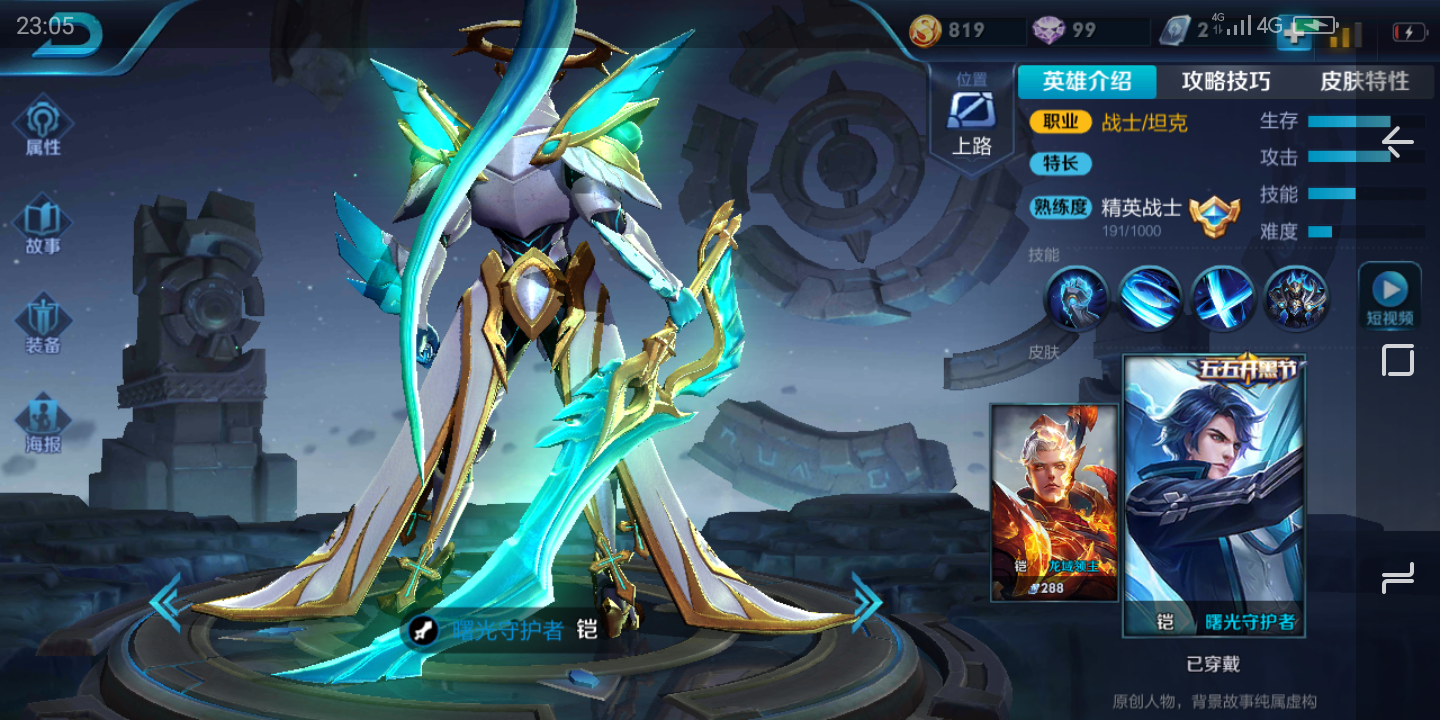Screen dimensions: 1440x720
Task: Show the next hero with right arrow
Action: point(866,602)
